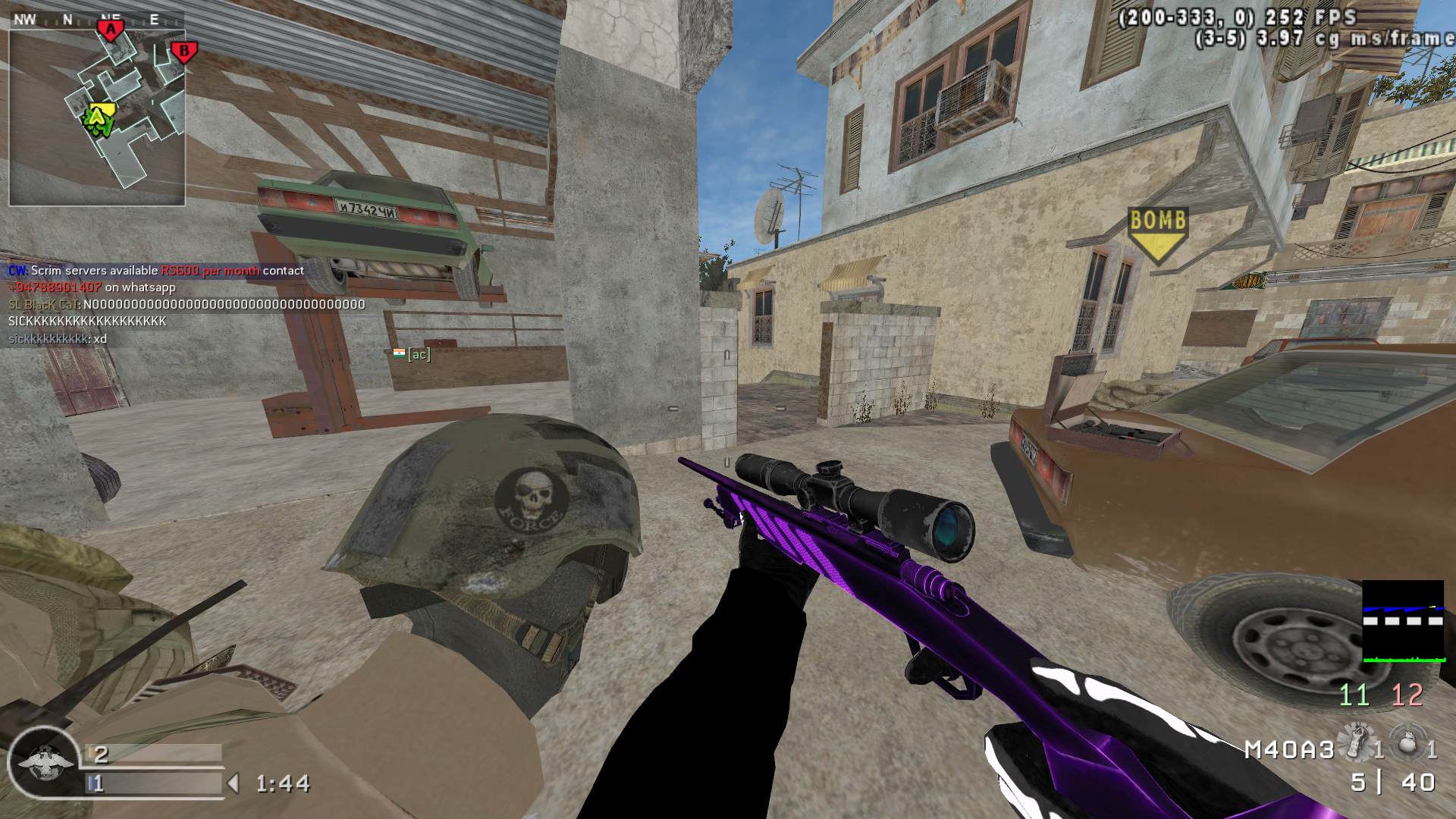Click the [ac] teammate name tag

pyautogui.click(x=419, y=354)
